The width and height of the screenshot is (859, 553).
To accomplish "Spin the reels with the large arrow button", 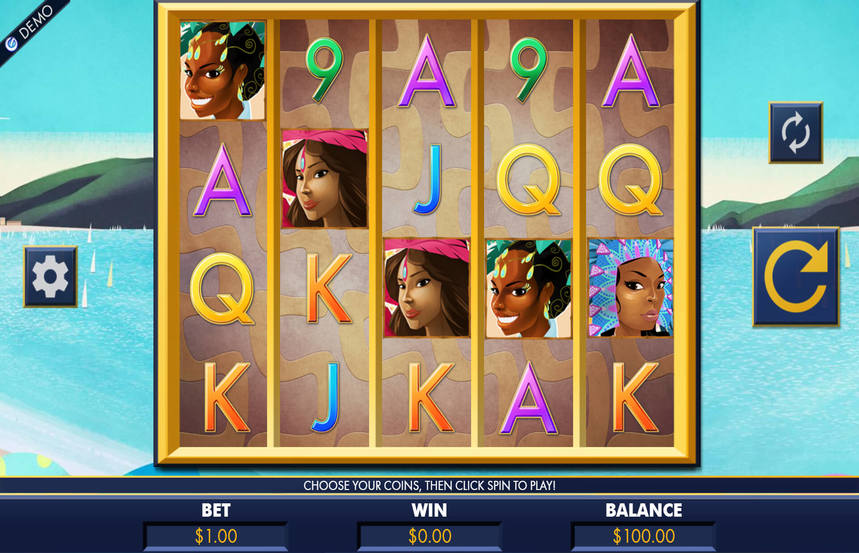I will [x=795, y=277].
